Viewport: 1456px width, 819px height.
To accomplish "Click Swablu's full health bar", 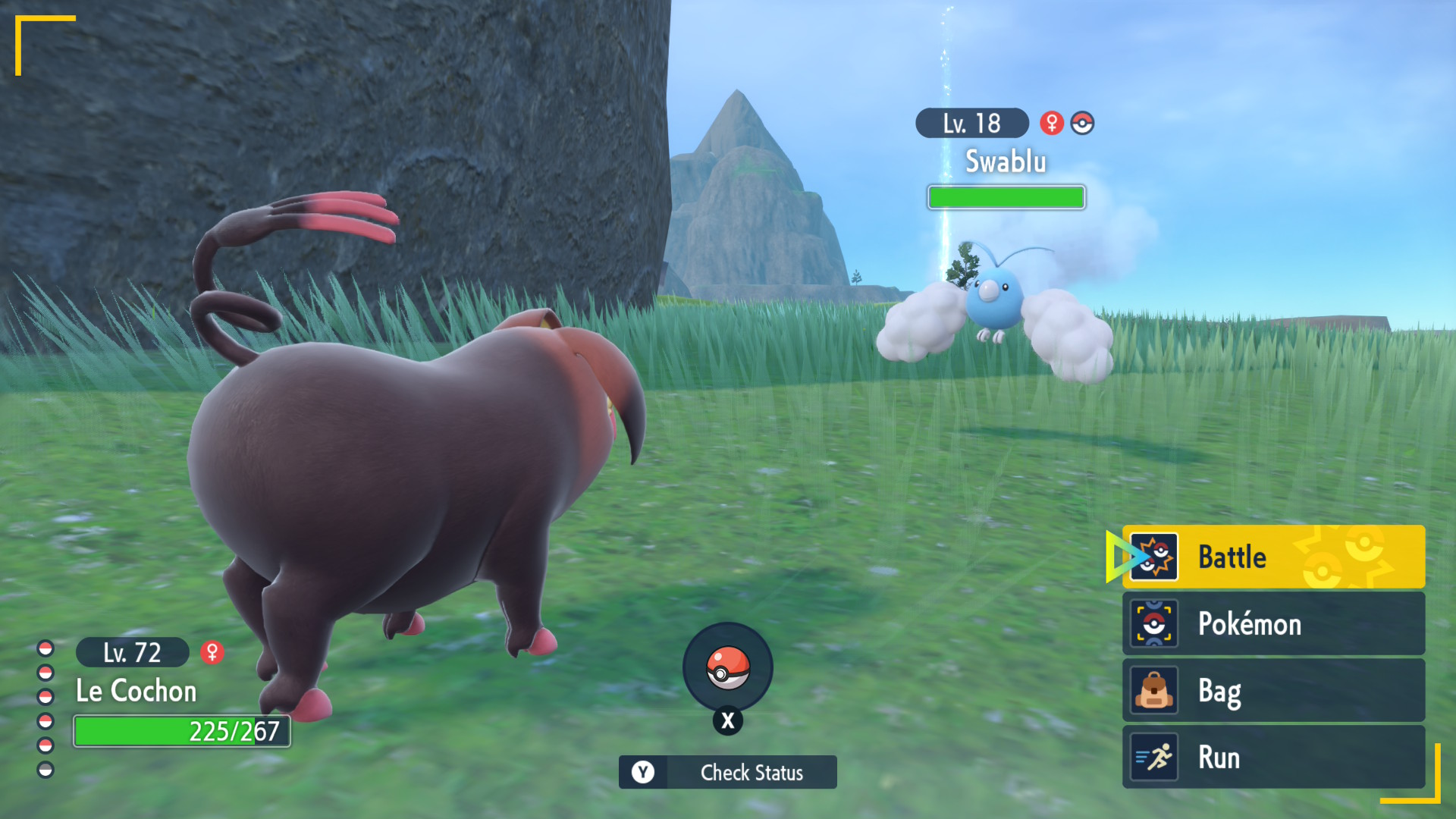I will coord(1006,197).
